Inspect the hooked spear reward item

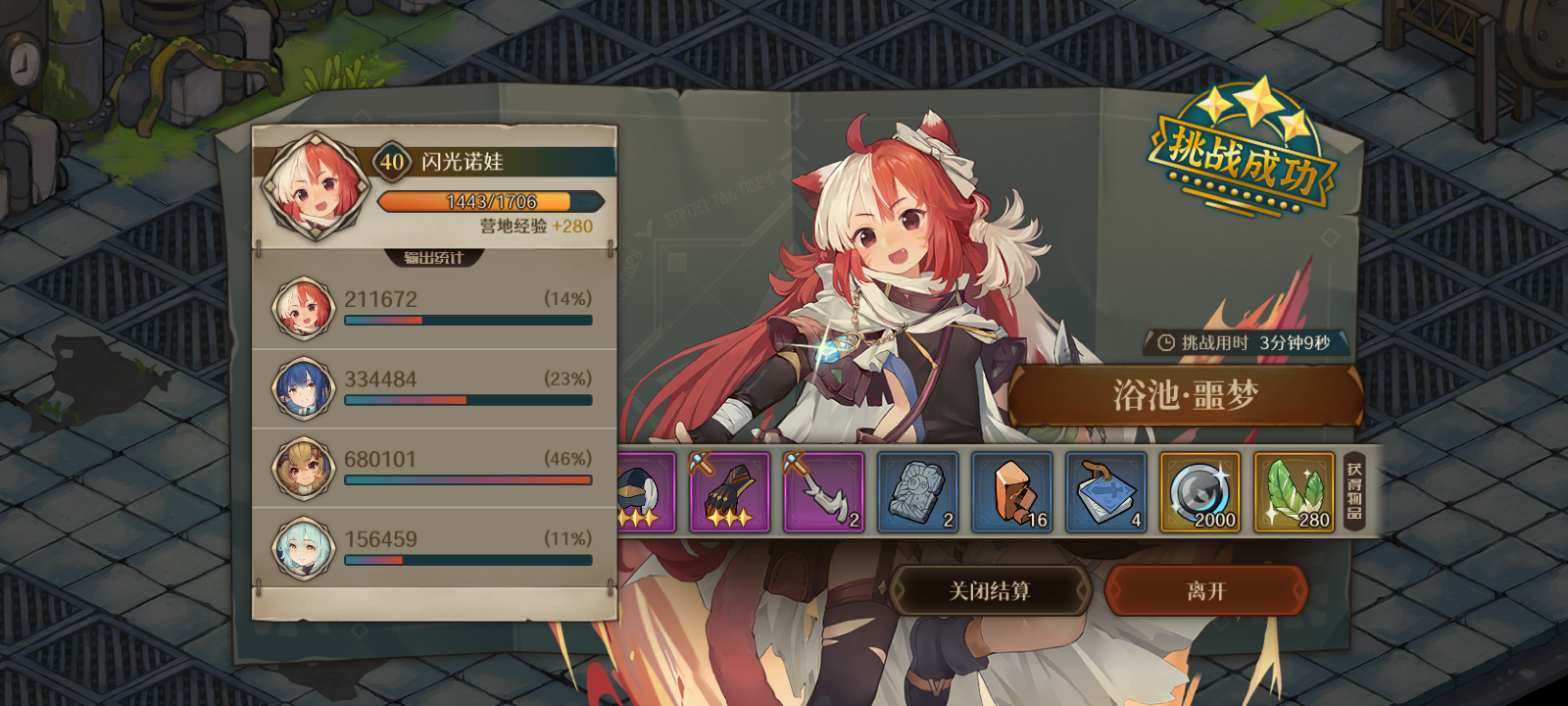(x=823, y=492)
